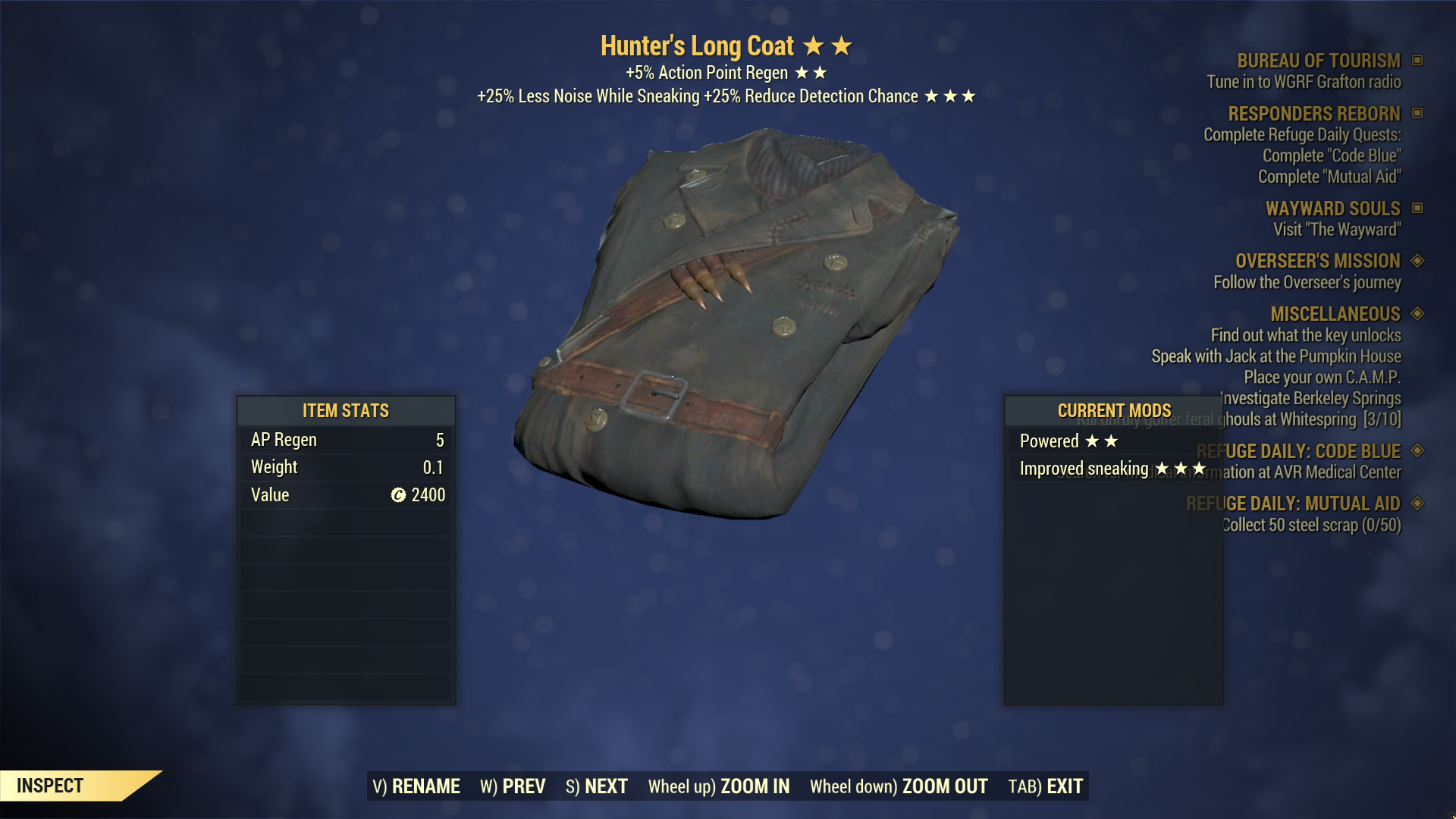Select ZOOM OUT on the bottom bar

click(x=899, y=786)
